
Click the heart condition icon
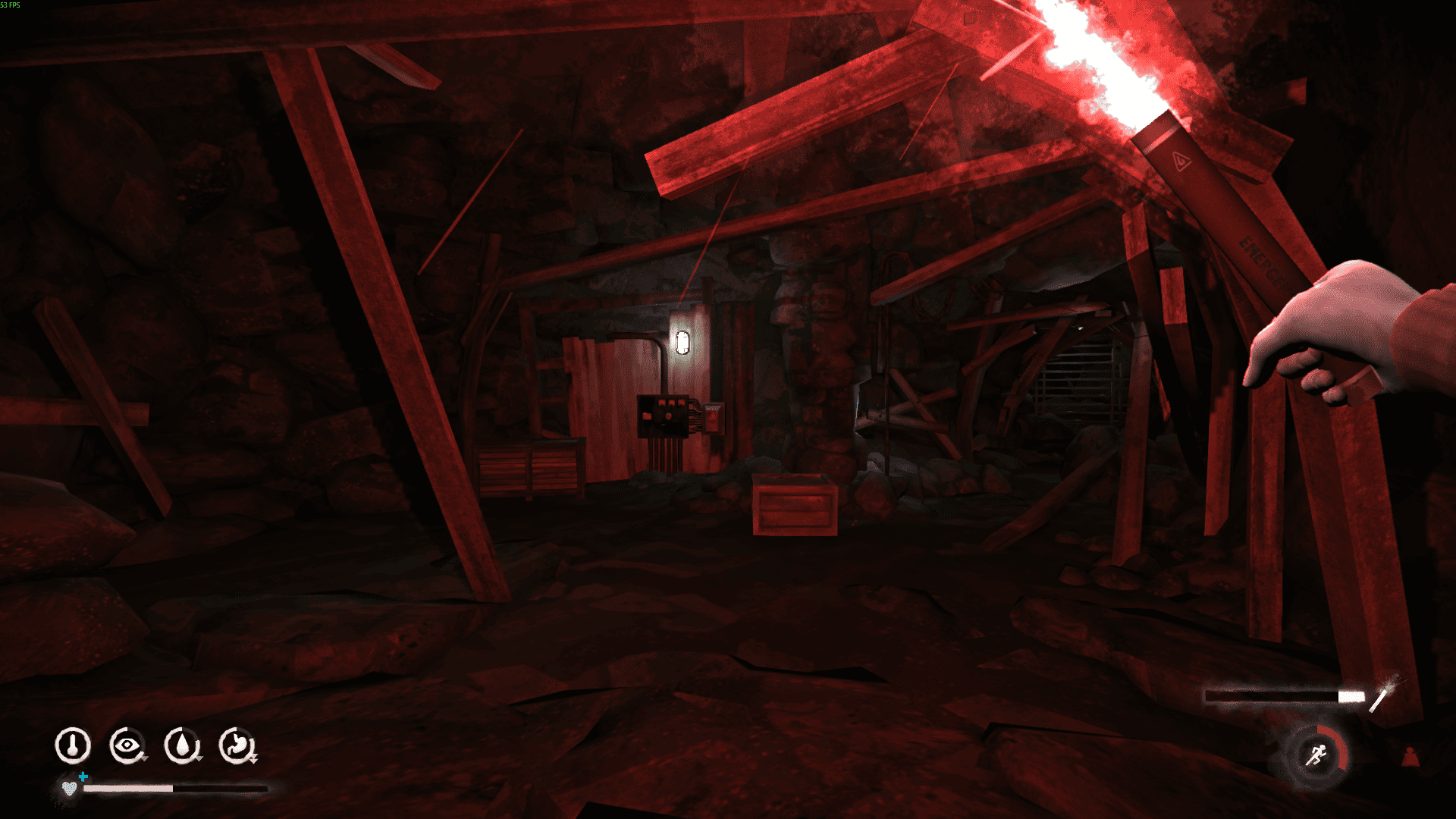coord(70,788)
